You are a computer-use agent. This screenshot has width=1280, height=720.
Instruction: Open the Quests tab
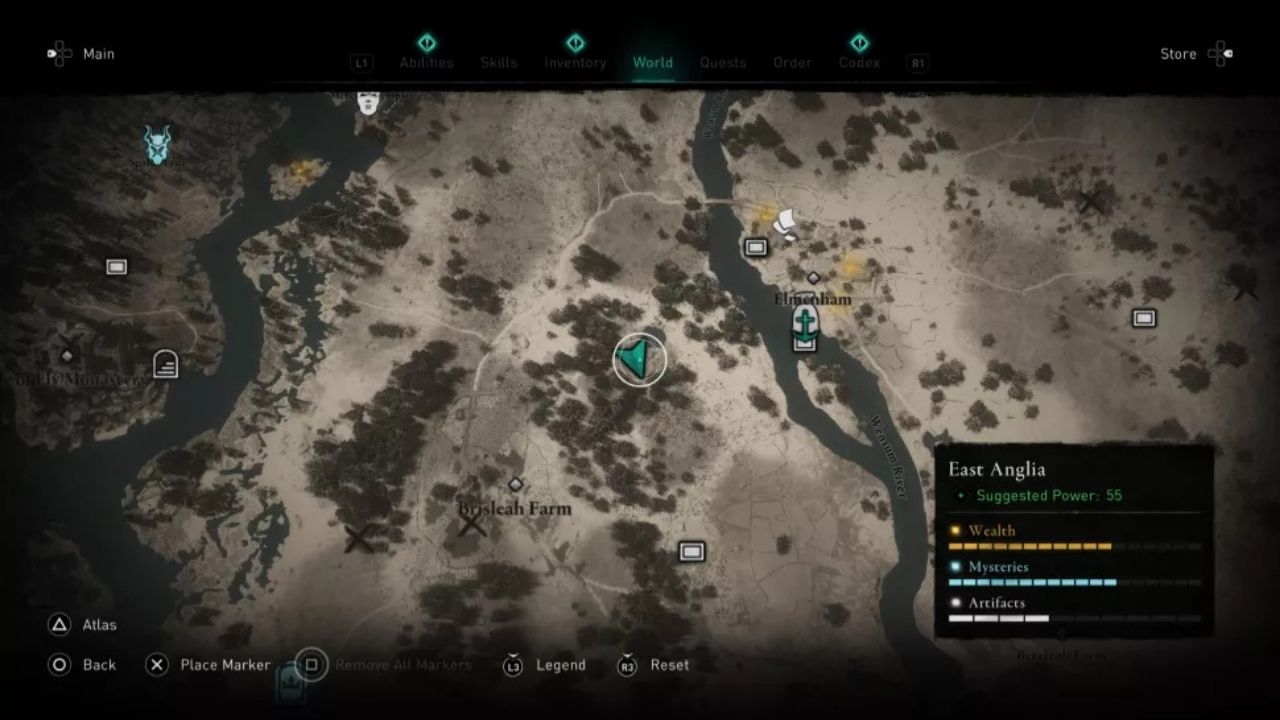(x=723, y=62)
